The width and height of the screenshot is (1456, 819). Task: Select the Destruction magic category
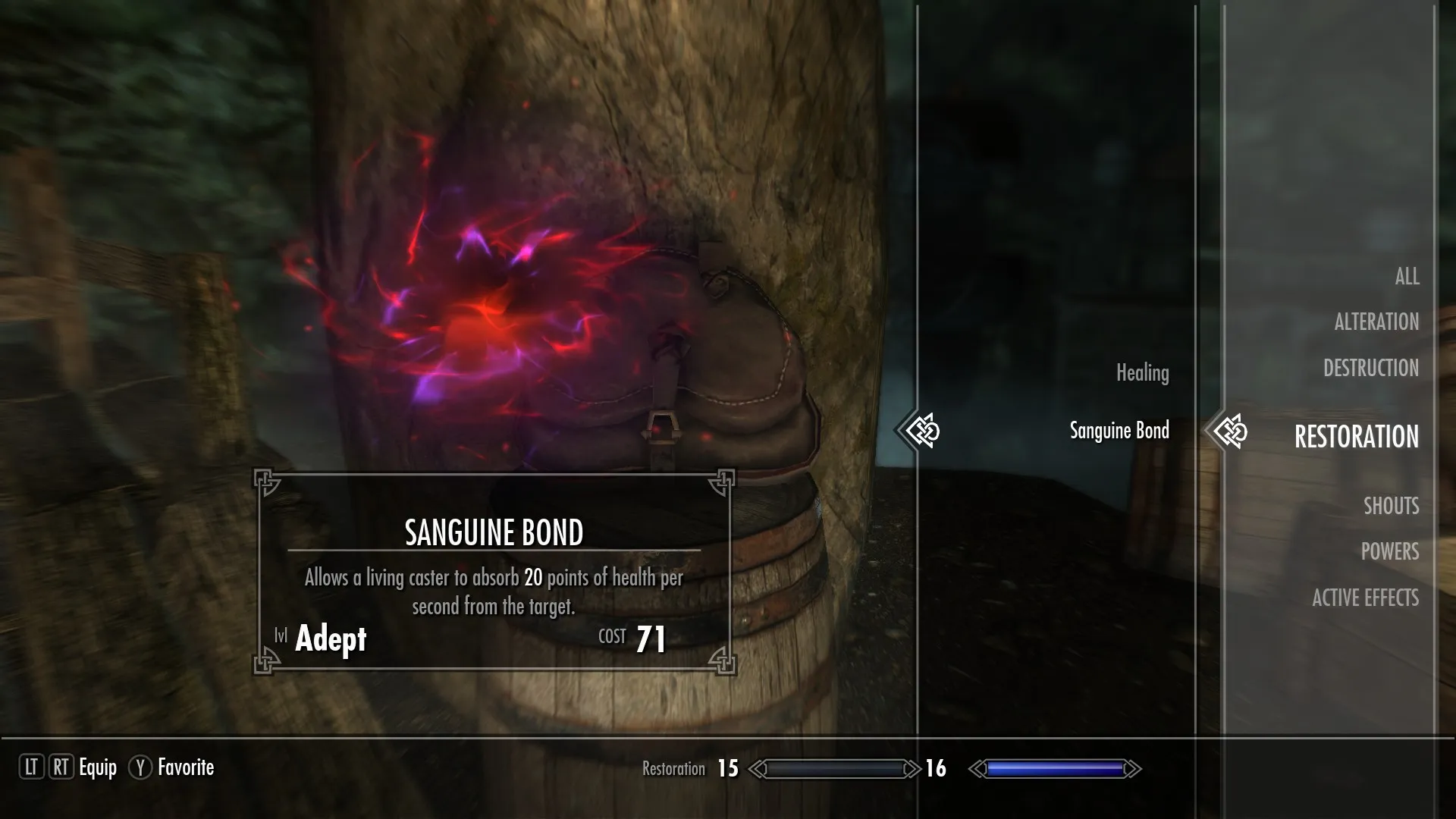point(1370,369)
